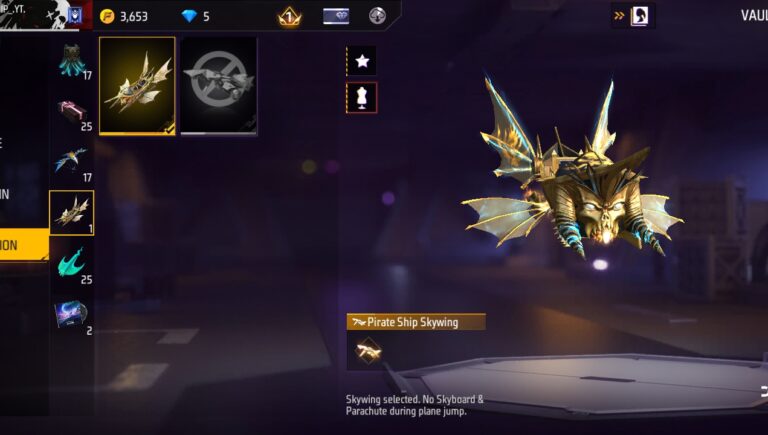Switch to the teal surfboard category
768x435 pixels.
[x=72, y=263]
